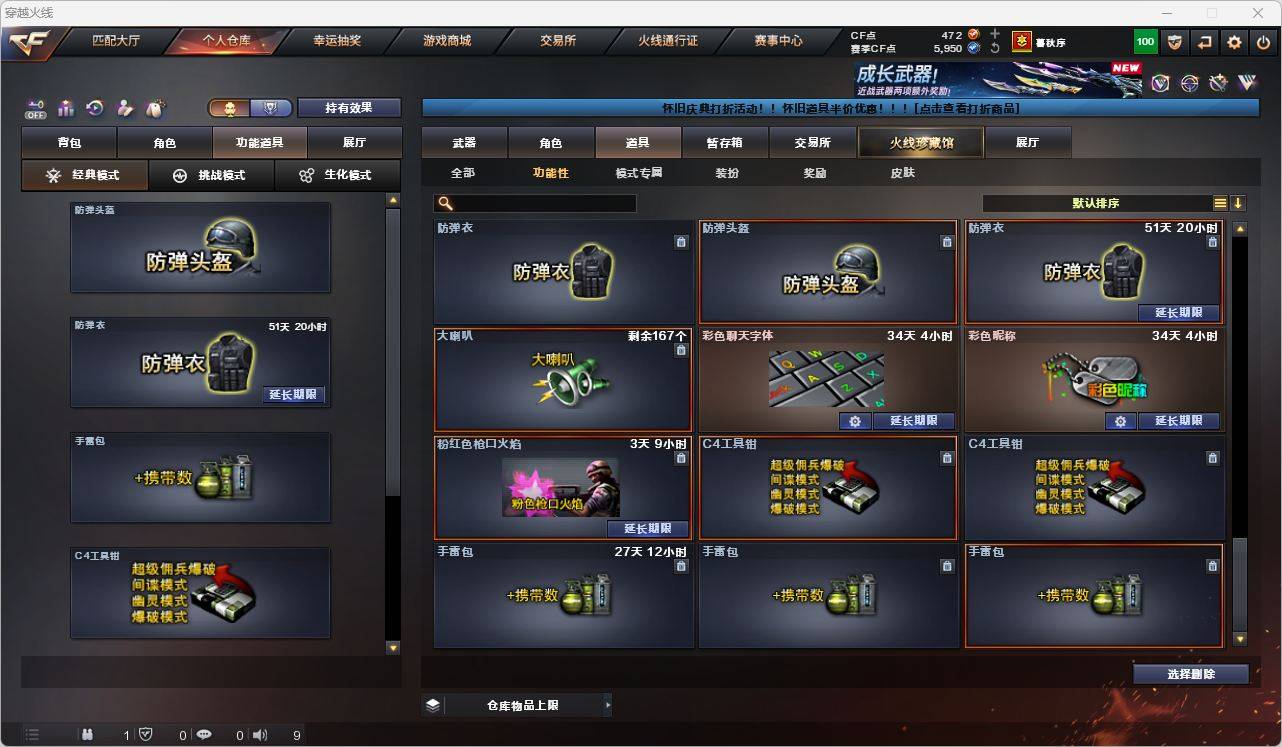Click the delete trash icon on 大喇叭 item
The image size is (1282, 747).
(x=682, y=349)
